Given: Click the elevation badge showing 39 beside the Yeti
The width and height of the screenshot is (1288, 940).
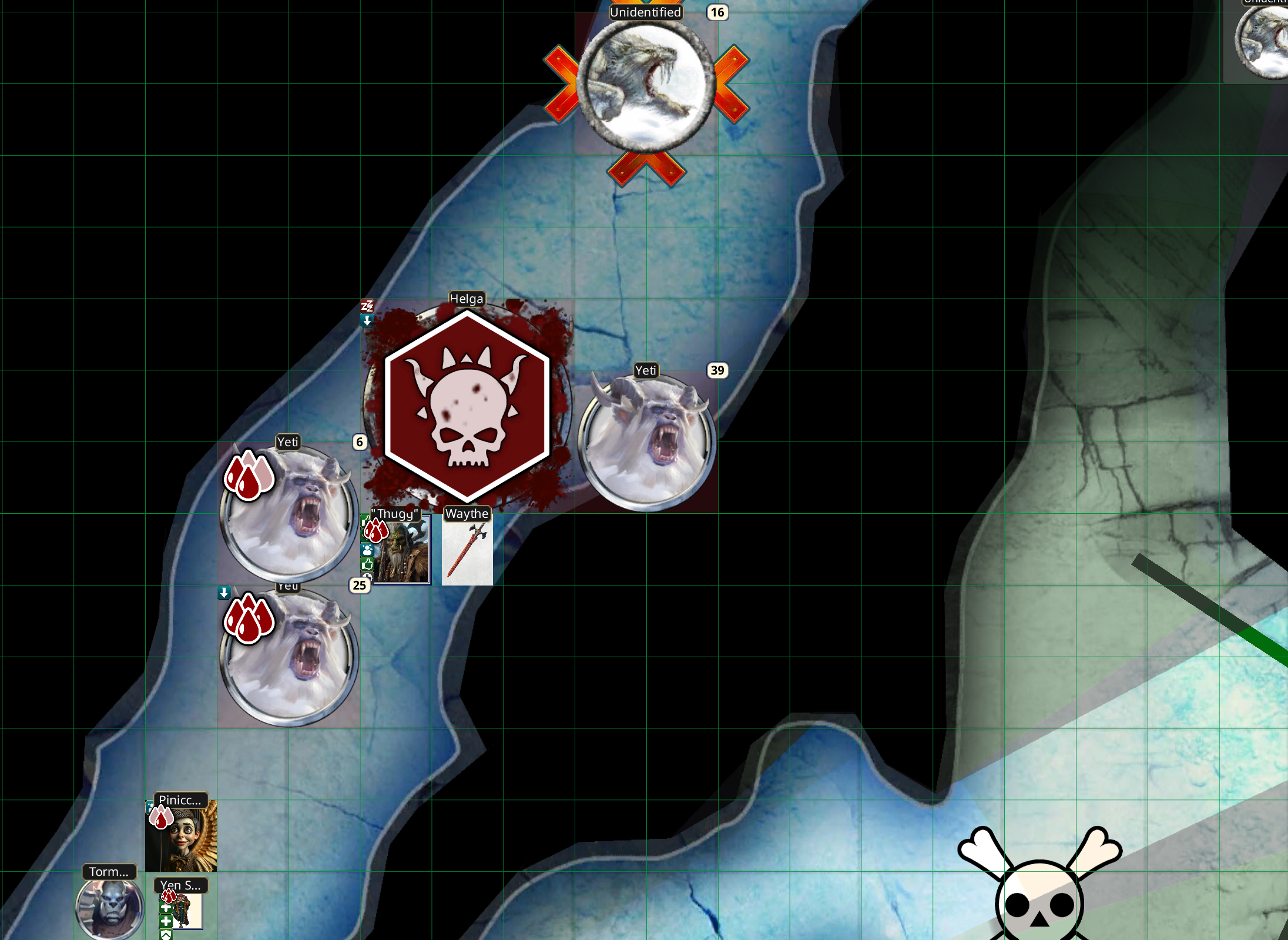Looking at the screenshot, I should [717, 370].
